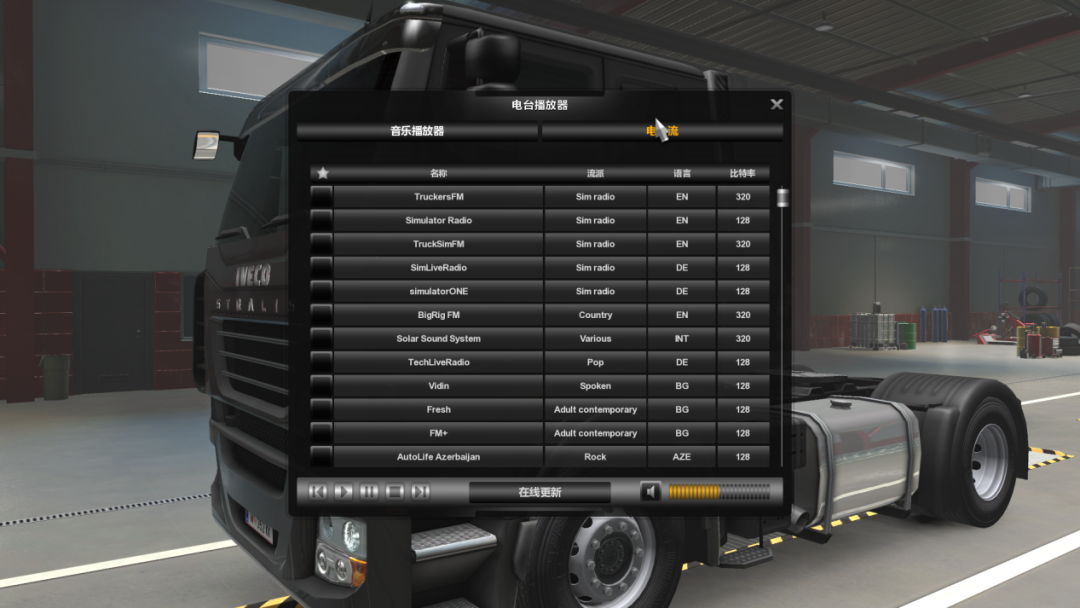Select the SimLiveRadio station
The image size is (1080, 608).
point(439,268)
